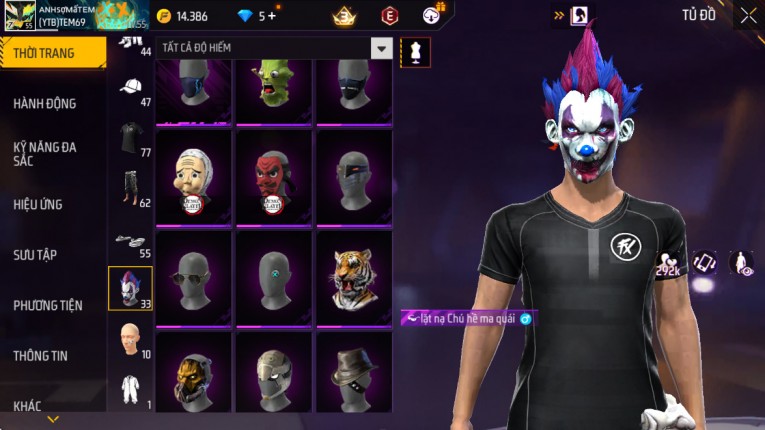Show the Thông Tin tab
The height and width of the screenshot is (430, 765).
point(41,355)
